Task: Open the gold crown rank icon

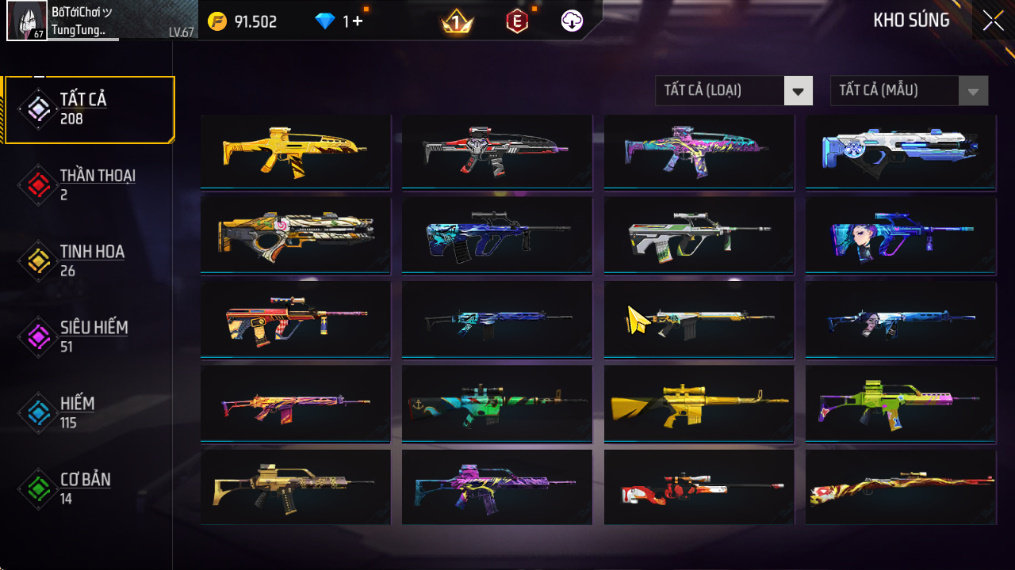Action: 457,21
